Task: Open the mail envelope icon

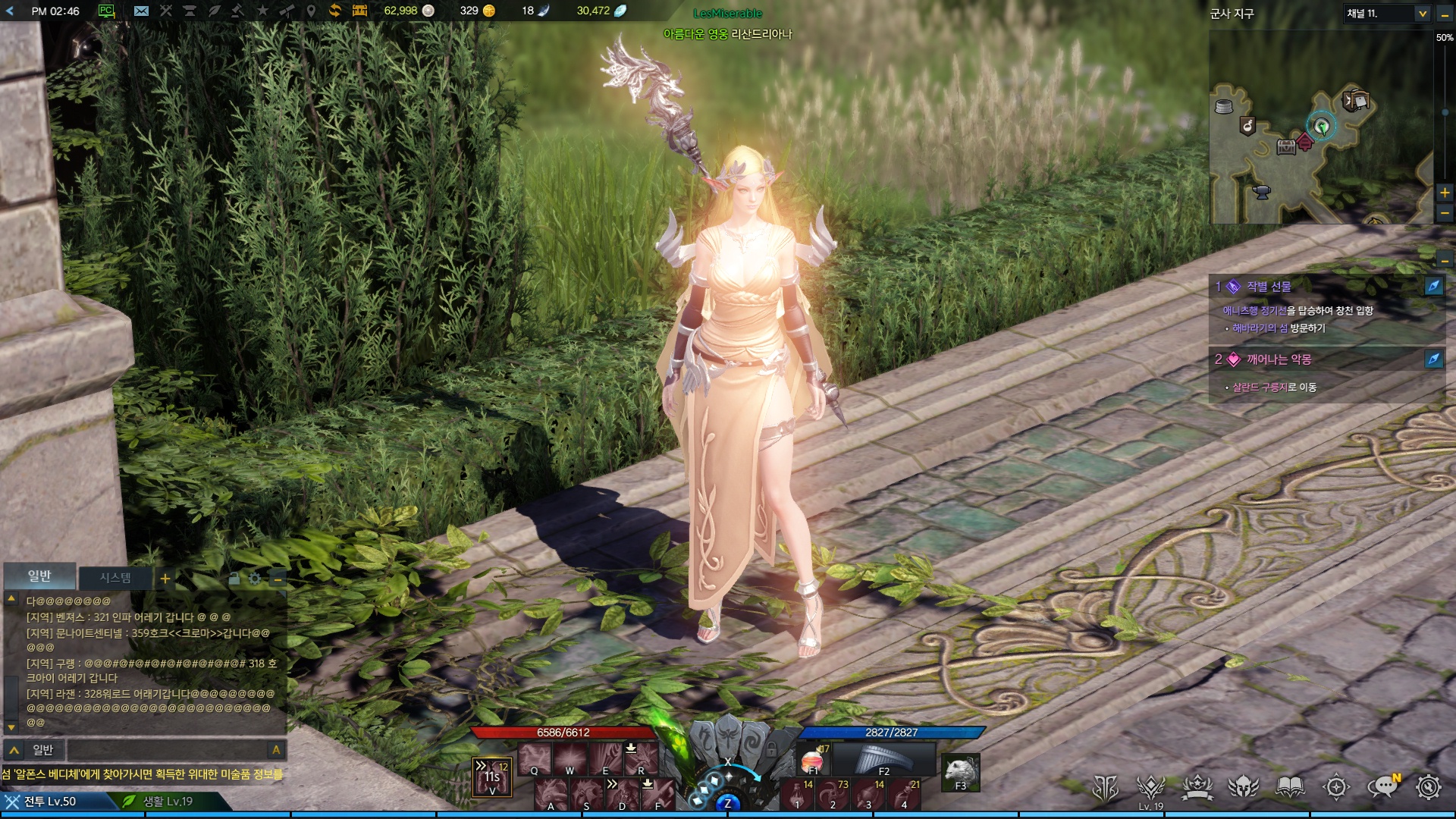Action: point(141,11)
